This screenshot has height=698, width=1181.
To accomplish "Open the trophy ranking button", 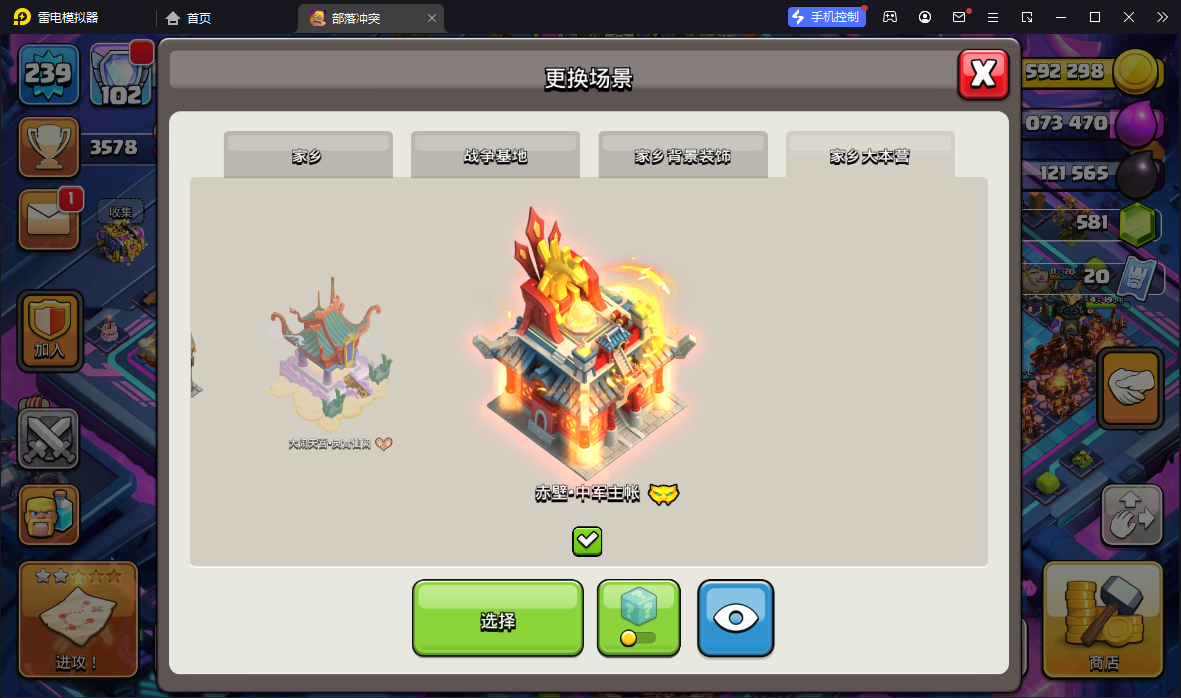I will [48, 147].
